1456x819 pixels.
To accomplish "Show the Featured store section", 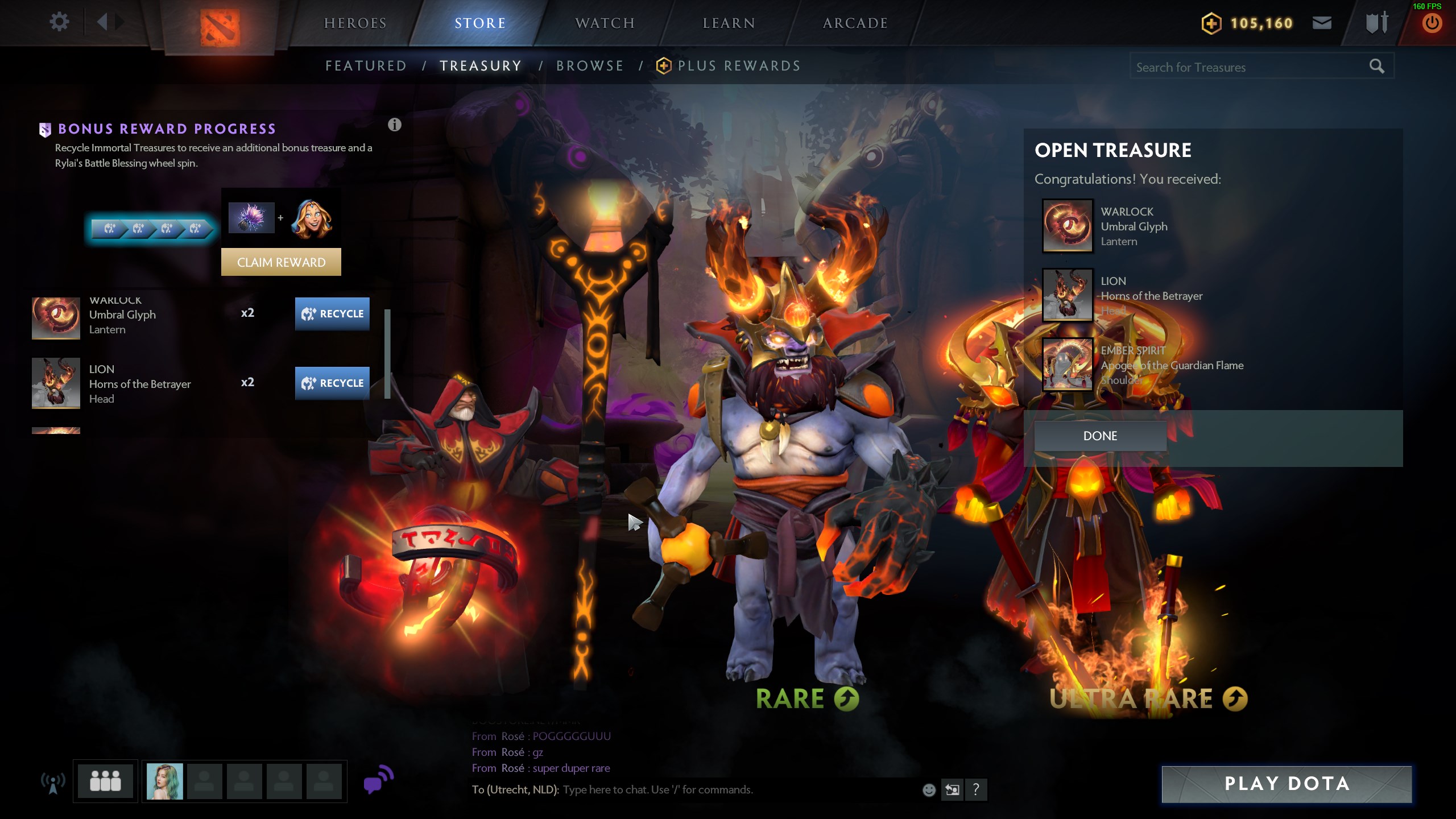I will pyautogui.click(x=366, y=66).
